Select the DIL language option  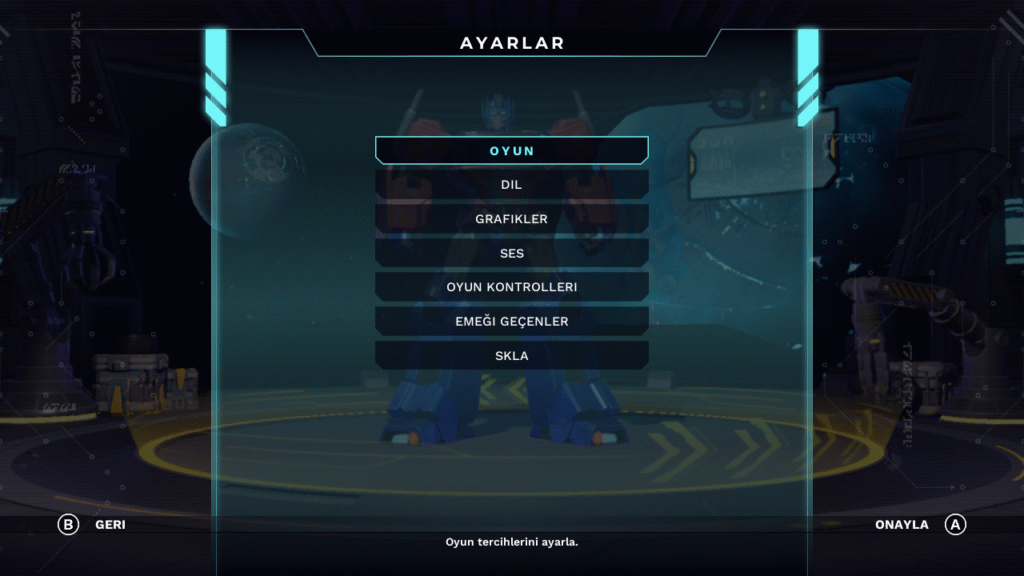[x=512, y=185]
